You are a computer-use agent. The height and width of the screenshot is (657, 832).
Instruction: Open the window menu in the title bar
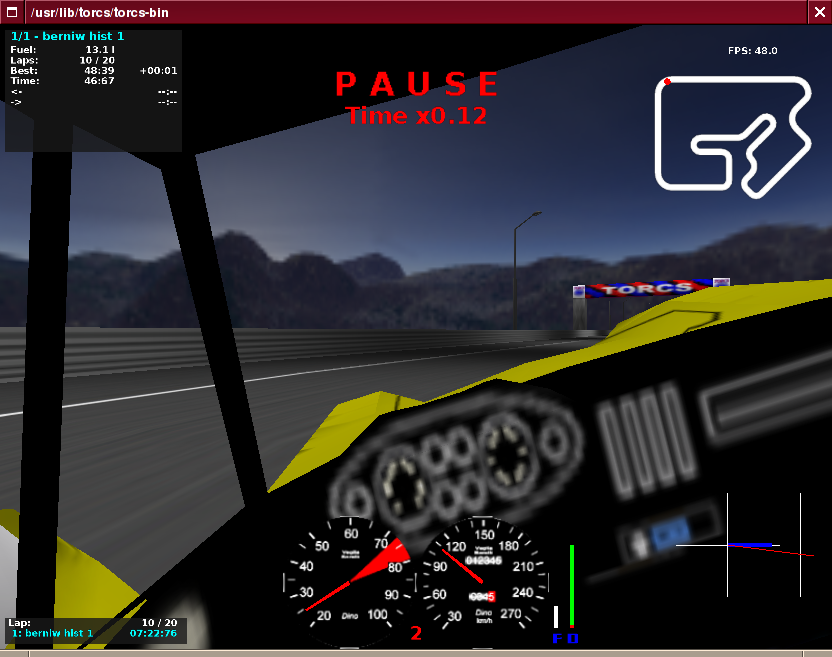coord(11,11)
